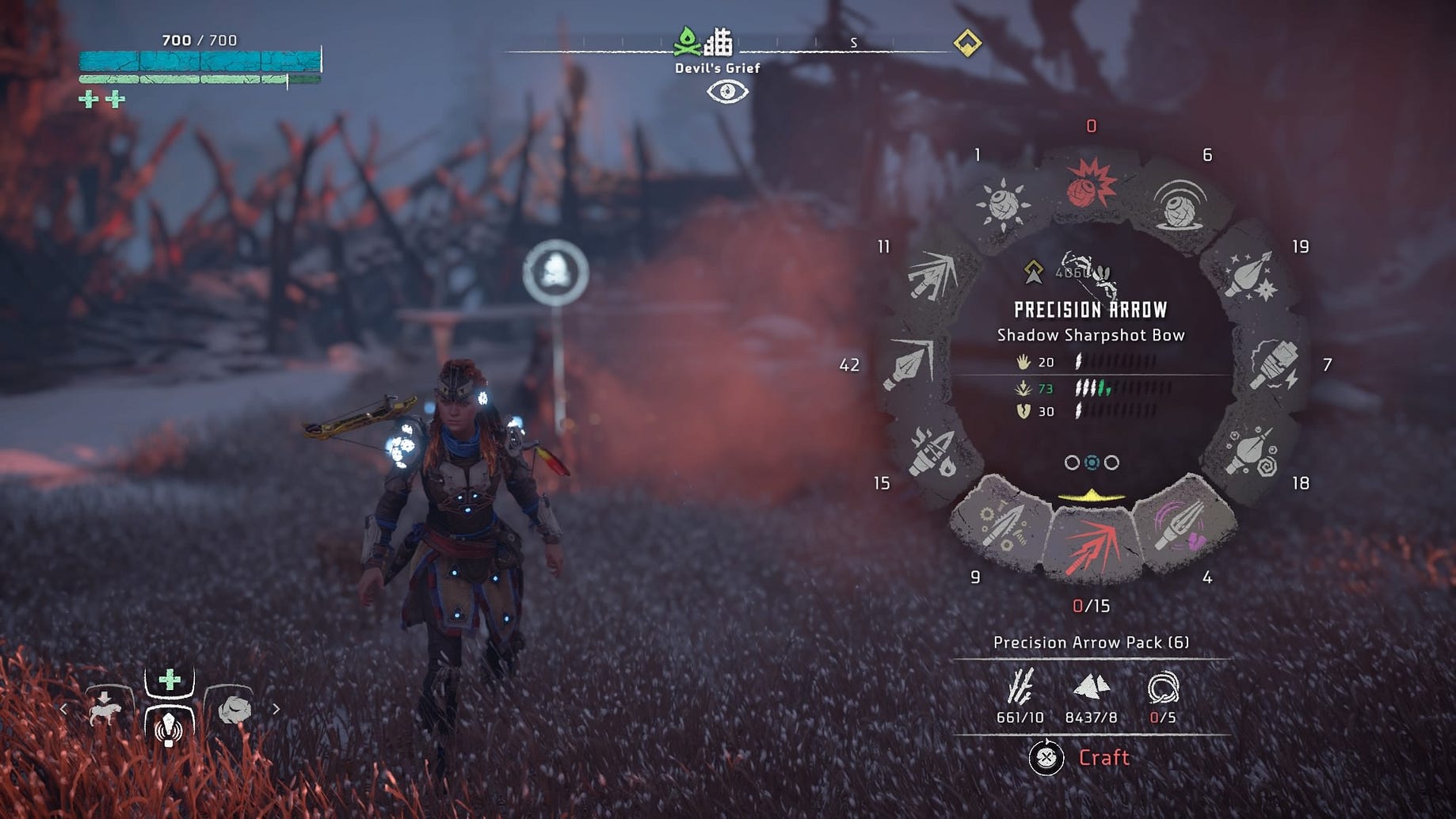Viewport: 1456px width, 819px height.
Task: Use the green cross medicine pouch
Action: pos(169,680)
